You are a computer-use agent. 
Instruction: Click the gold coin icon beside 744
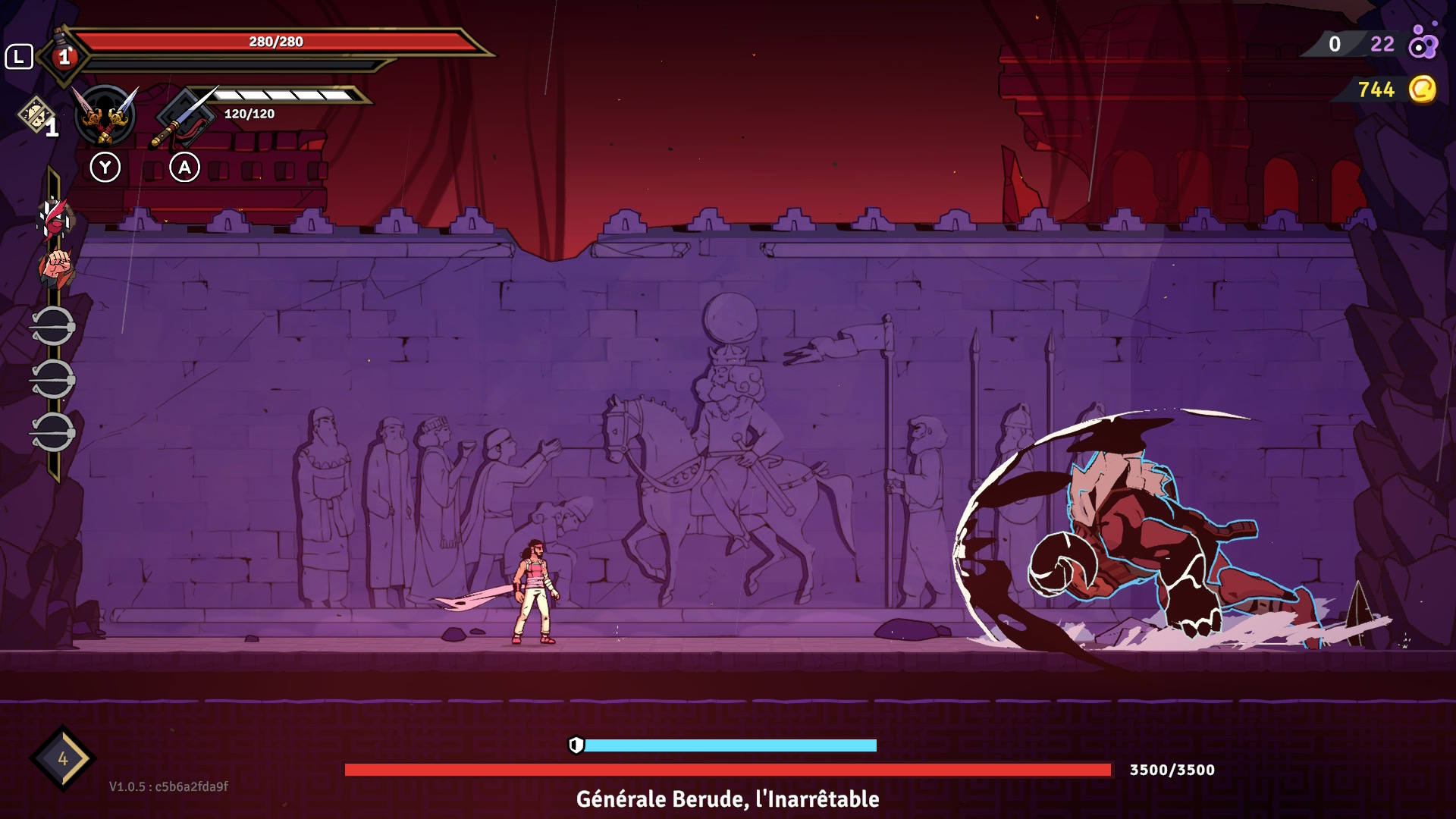click(1424, 90)
